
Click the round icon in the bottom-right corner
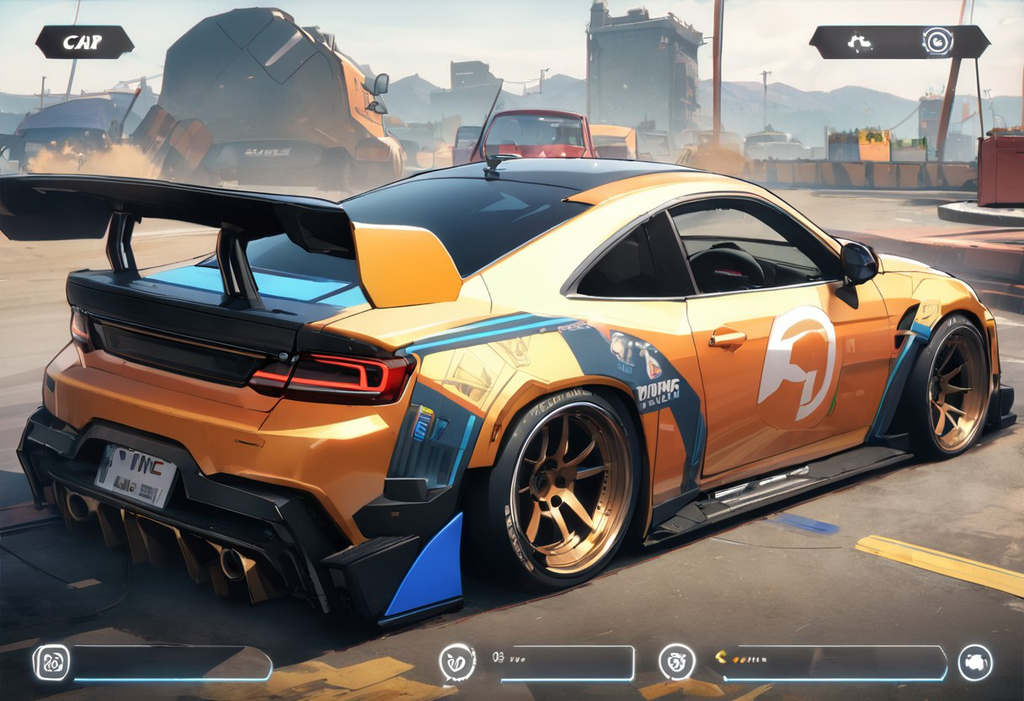click(975, 662)
